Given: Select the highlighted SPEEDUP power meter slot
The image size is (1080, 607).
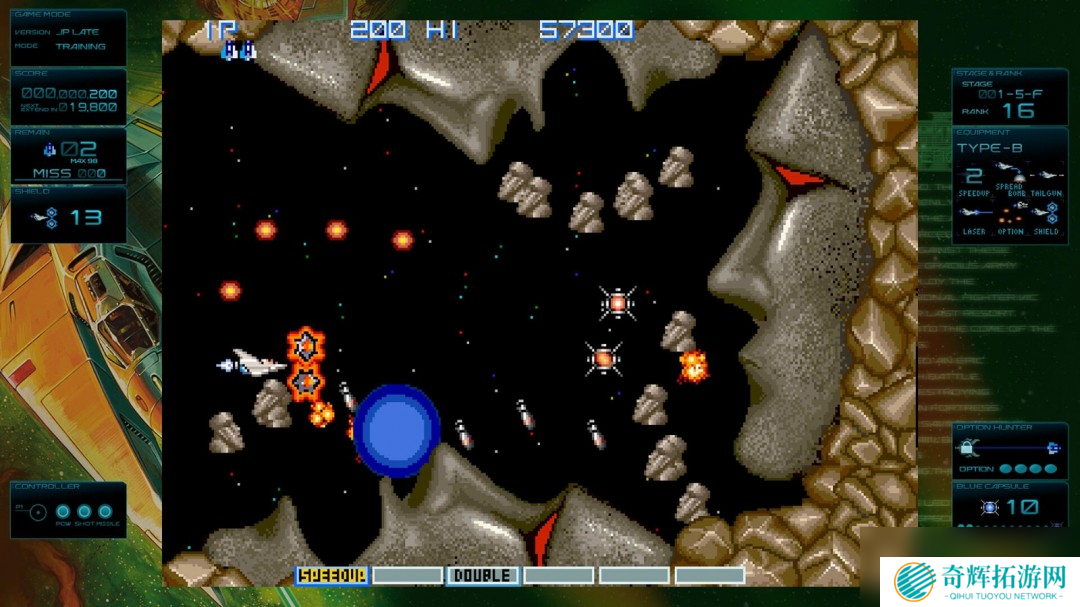Looking at the screenshot, I should pyautogui.click(x=332, y=575).
